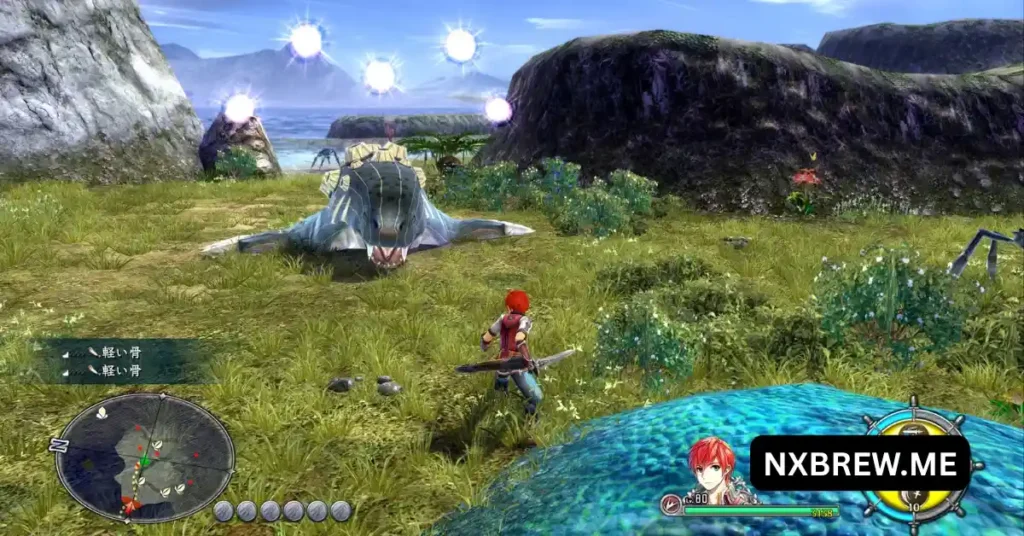The height and width of the screenshot is (536, 1024).
Task: Select Adol's character portrait
Action: [711, 467]
